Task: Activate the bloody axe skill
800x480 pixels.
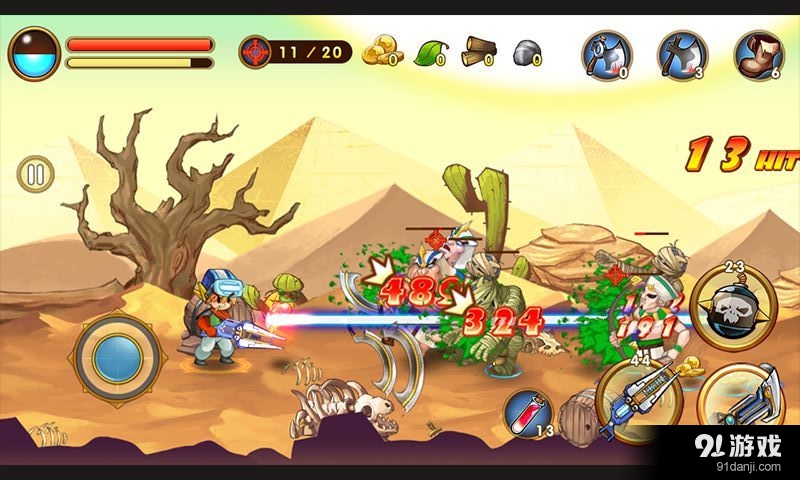Action: point(682,53)
